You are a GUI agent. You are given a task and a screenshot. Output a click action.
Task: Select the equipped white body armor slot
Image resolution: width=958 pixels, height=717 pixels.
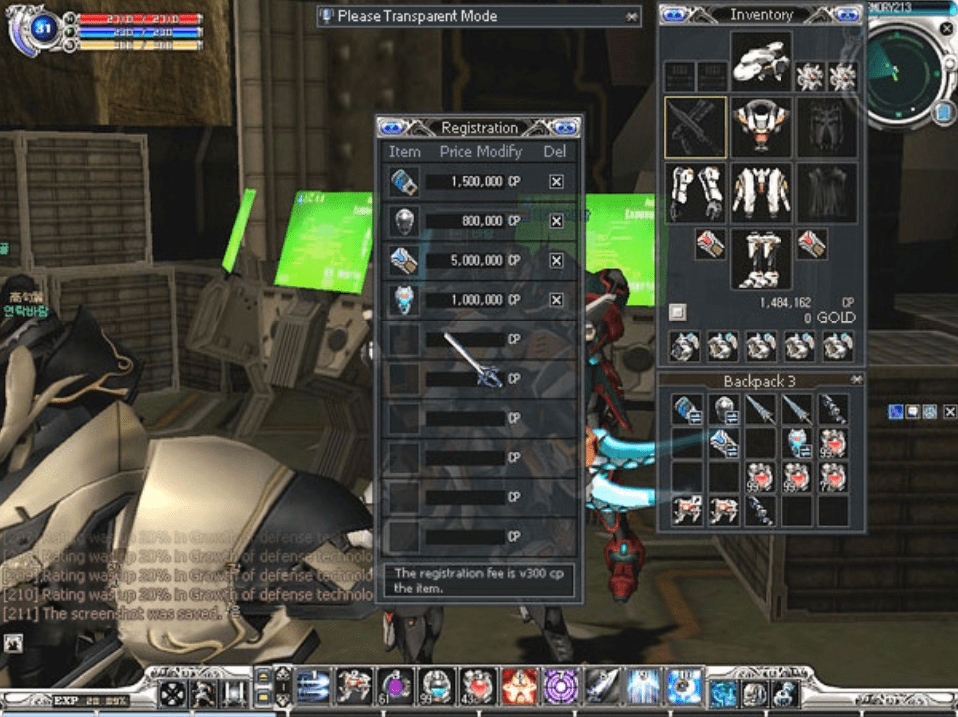point(760,193)
